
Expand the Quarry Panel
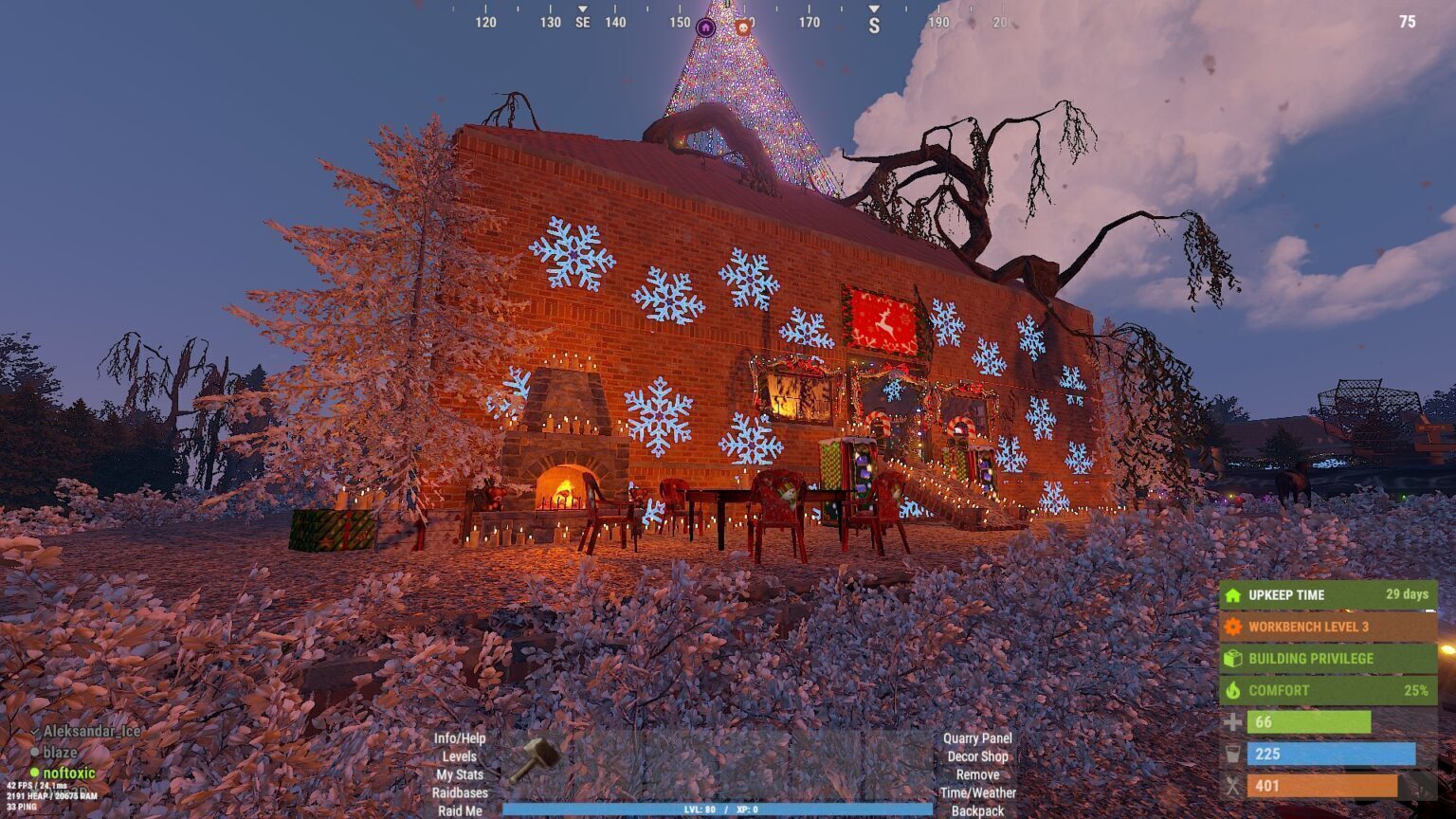[978, 737]
